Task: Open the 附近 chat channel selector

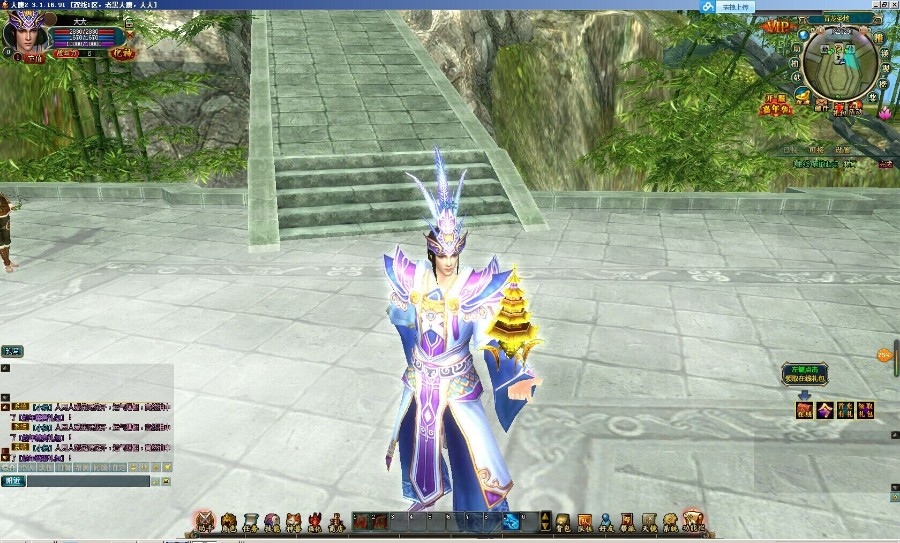Action: [x=13, y=481]
